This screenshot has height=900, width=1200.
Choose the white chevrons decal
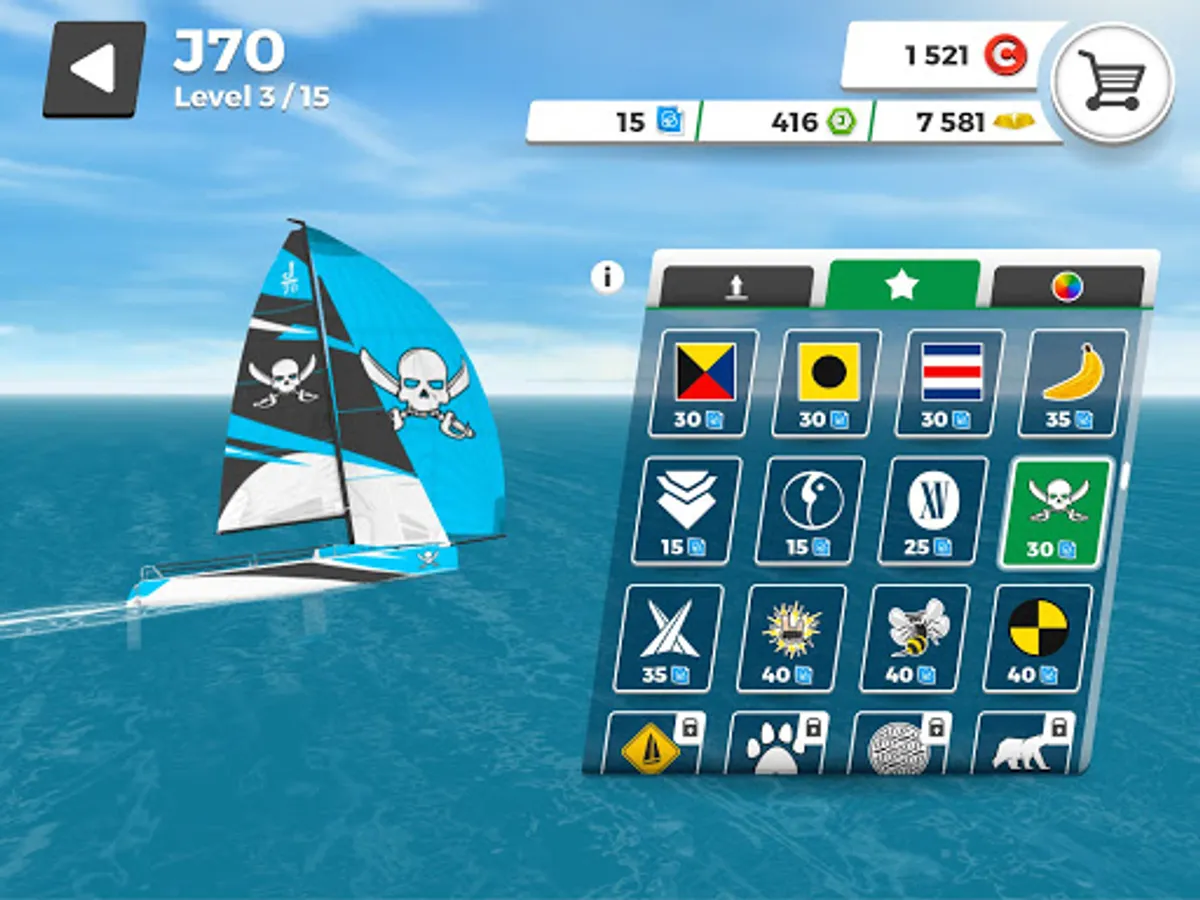[687, 509]
